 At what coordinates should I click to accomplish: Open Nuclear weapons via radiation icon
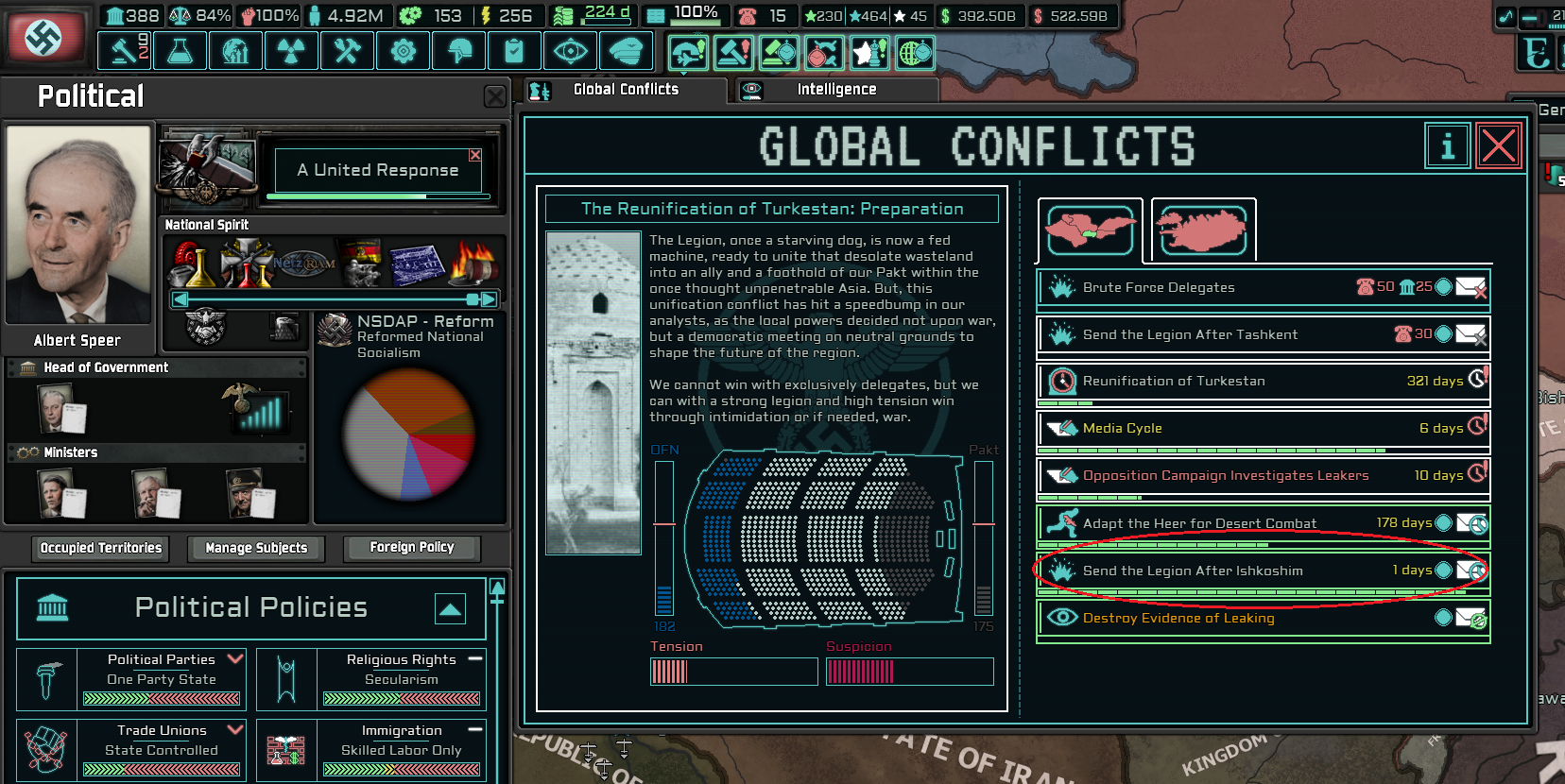[291, 50]
